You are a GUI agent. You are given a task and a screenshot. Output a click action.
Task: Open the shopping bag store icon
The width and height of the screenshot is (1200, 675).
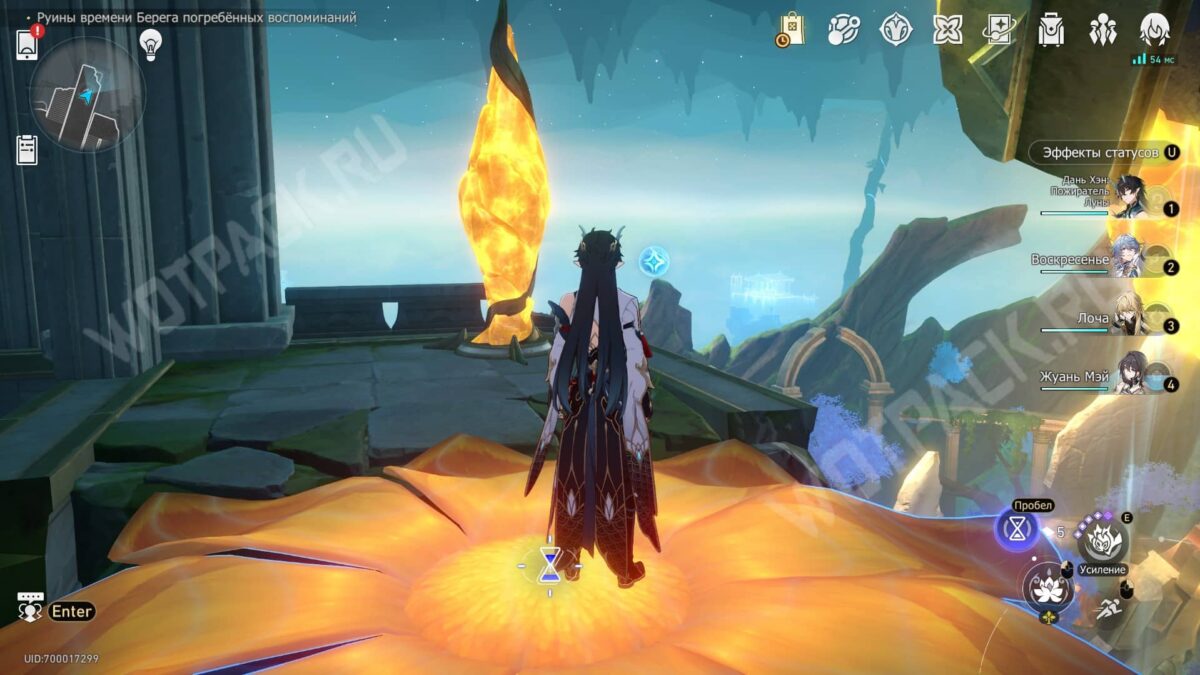tap(791, 29)
